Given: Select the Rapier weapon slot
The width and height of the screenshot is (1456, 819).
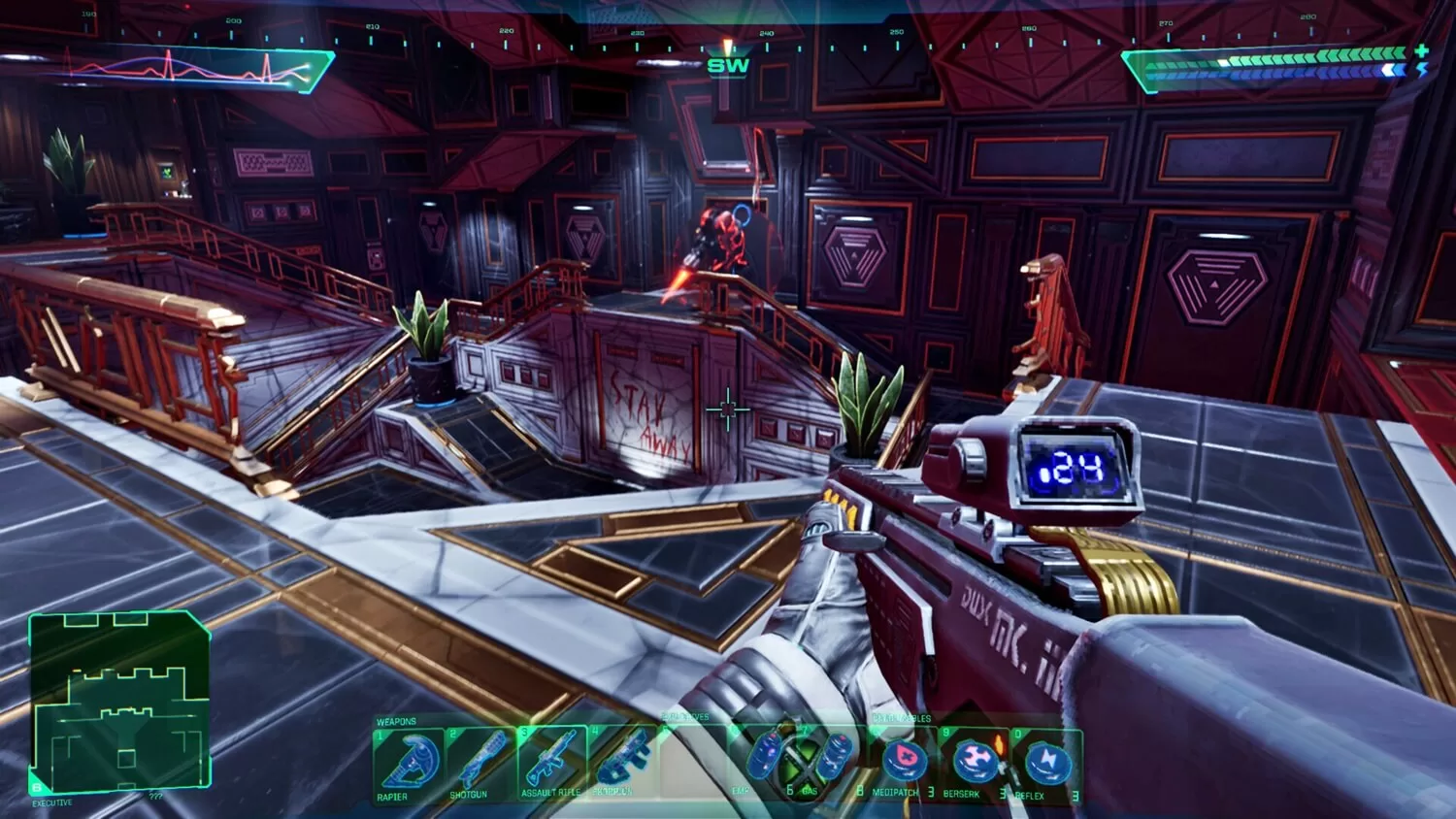Looking at the screenshot, I should click(408, 762).
